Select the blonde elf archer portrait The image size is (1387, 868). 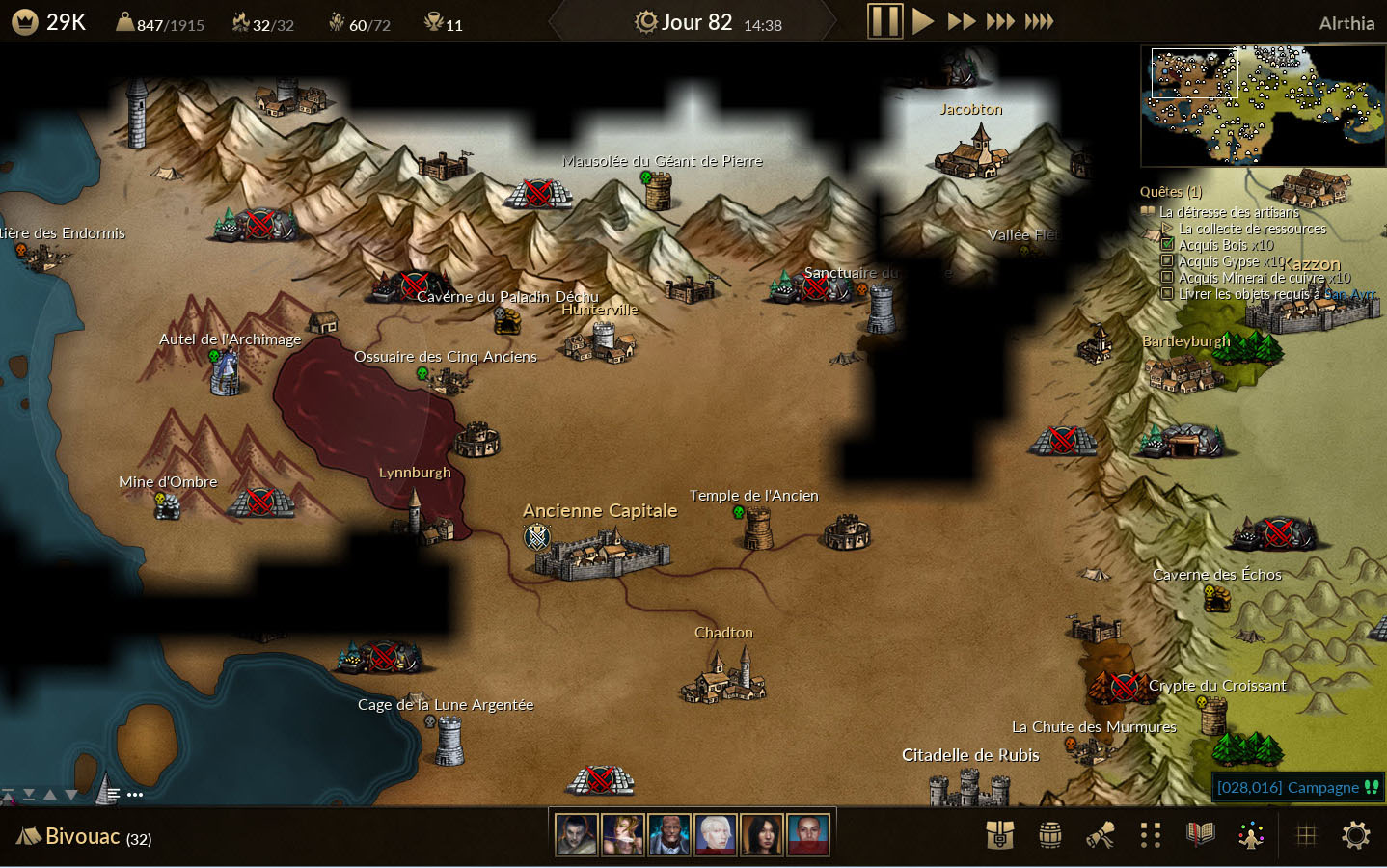(622, 835)
